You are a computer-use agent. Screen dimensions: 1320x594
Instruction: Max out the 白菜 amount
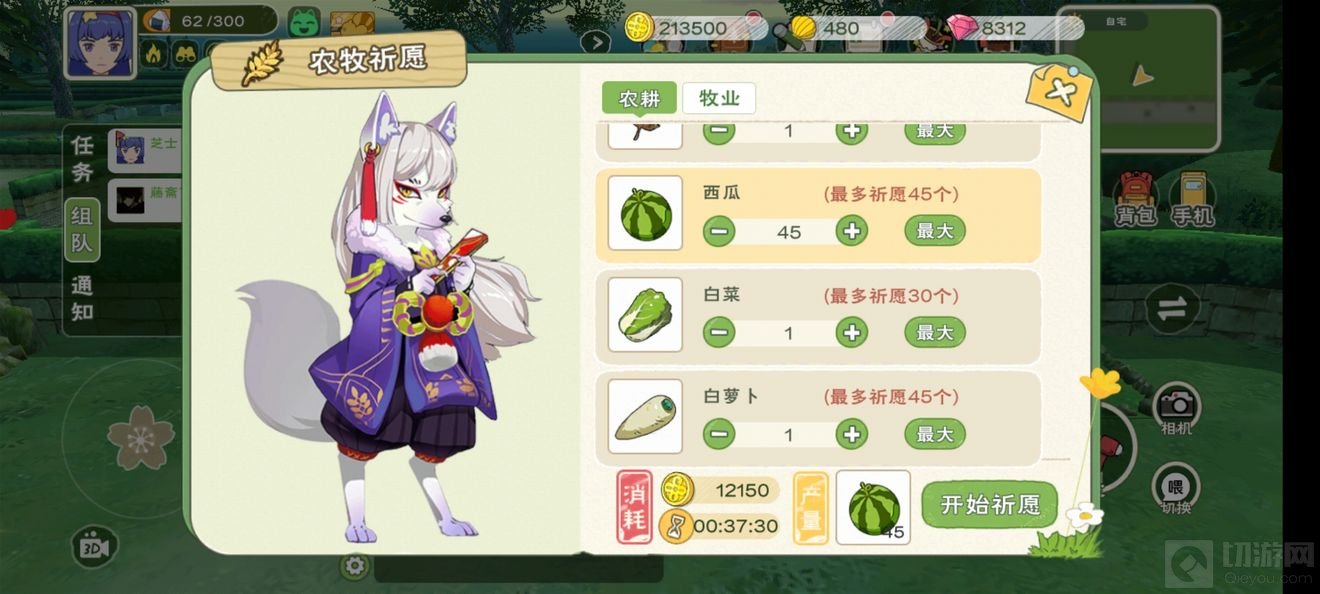(934, 332)
